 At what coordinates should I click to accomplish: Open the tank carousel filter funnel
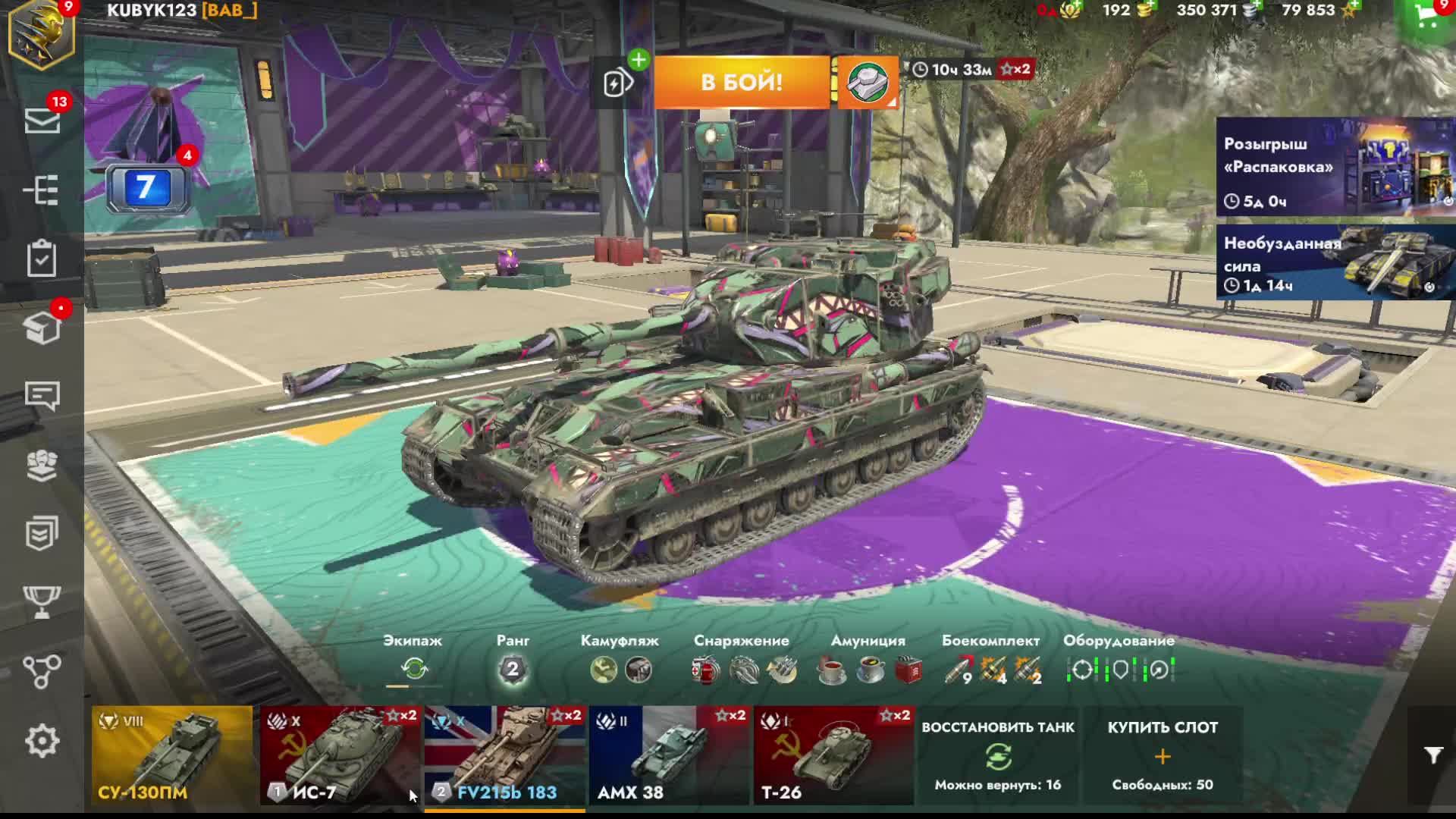(1432, 755)
